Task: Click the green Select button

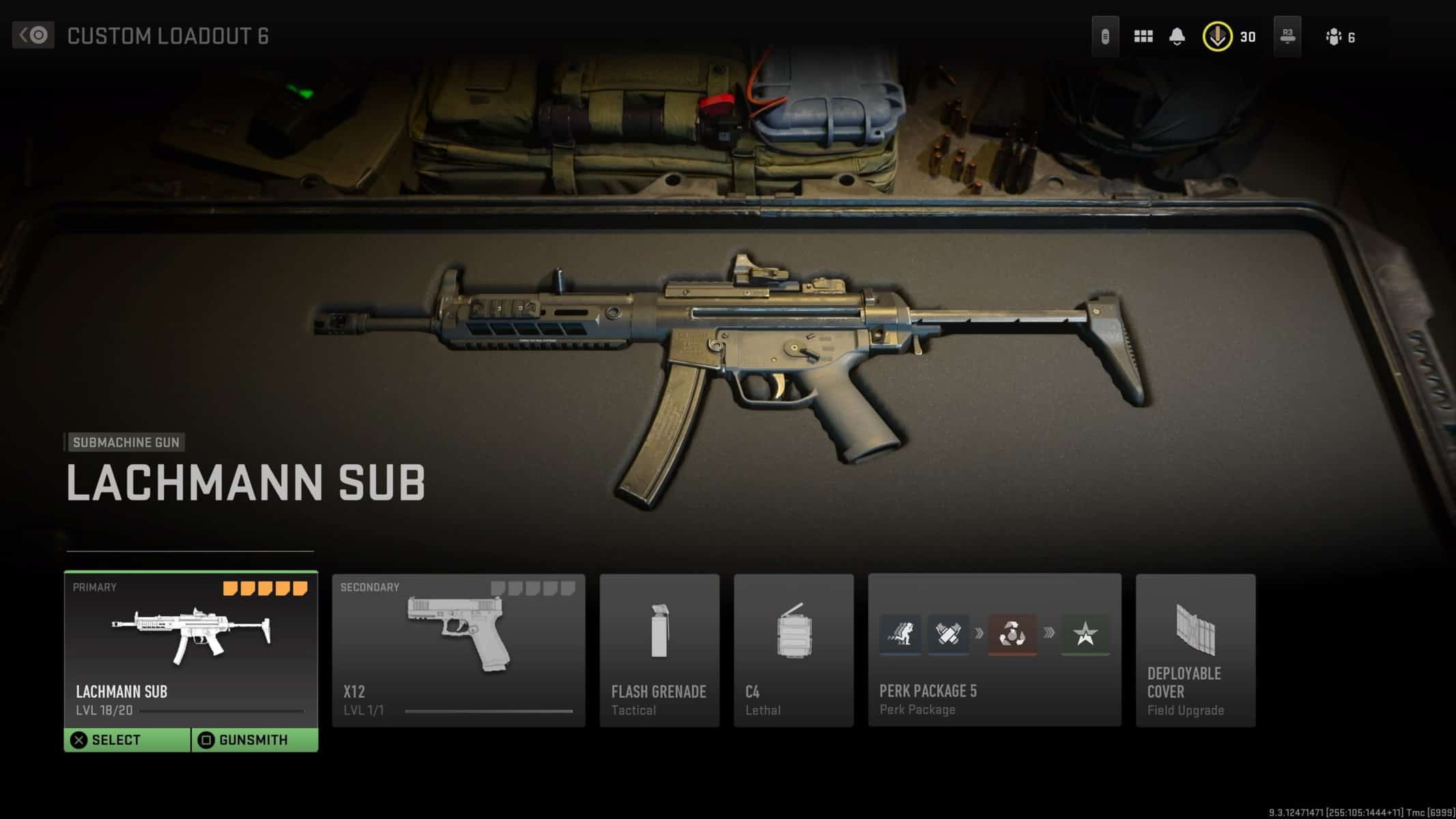Action: [127, 740]
